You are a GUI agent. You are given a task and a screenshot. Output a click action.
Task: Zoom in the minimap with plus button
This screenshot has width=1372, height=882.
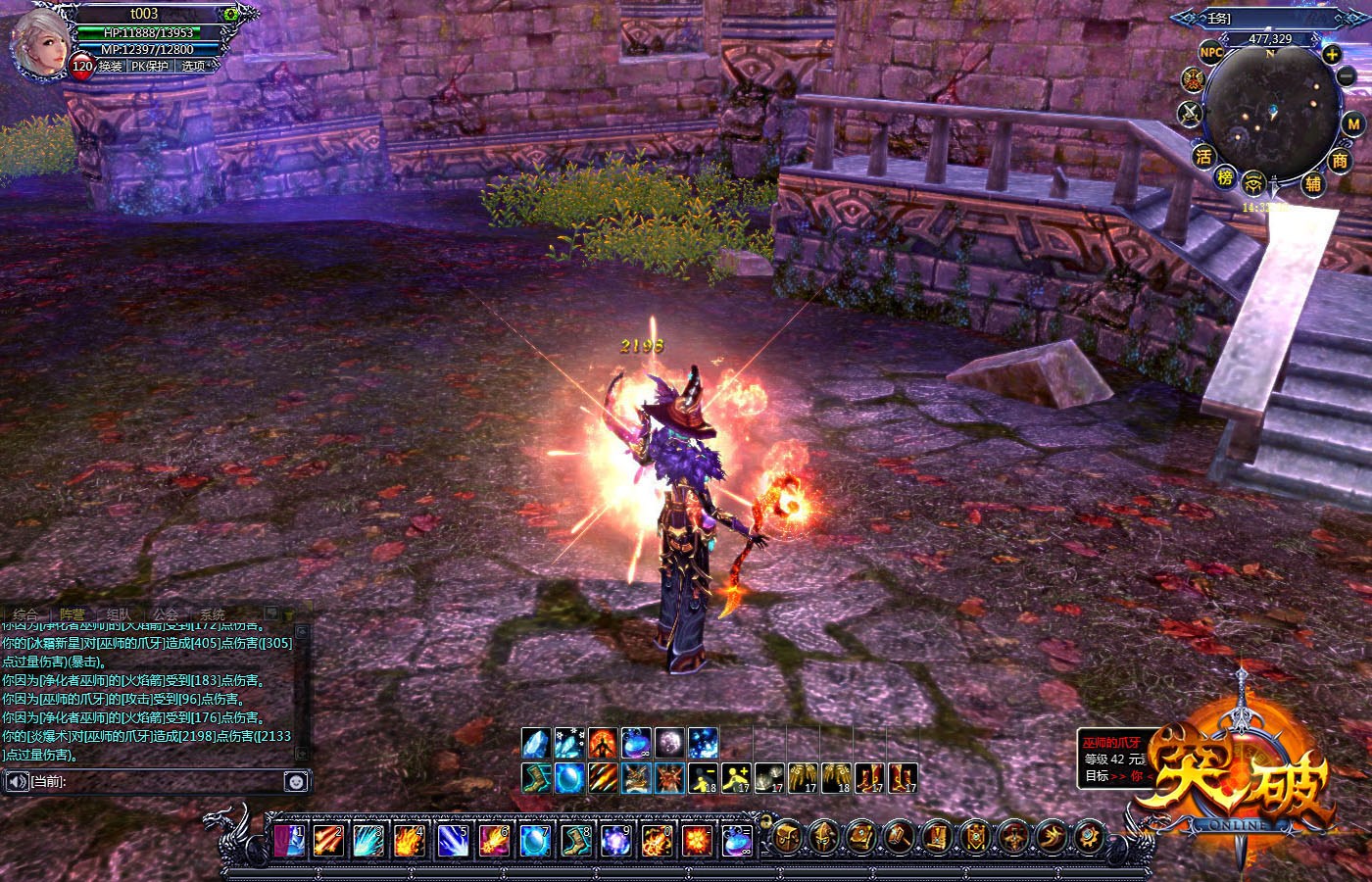[1332, 55]
